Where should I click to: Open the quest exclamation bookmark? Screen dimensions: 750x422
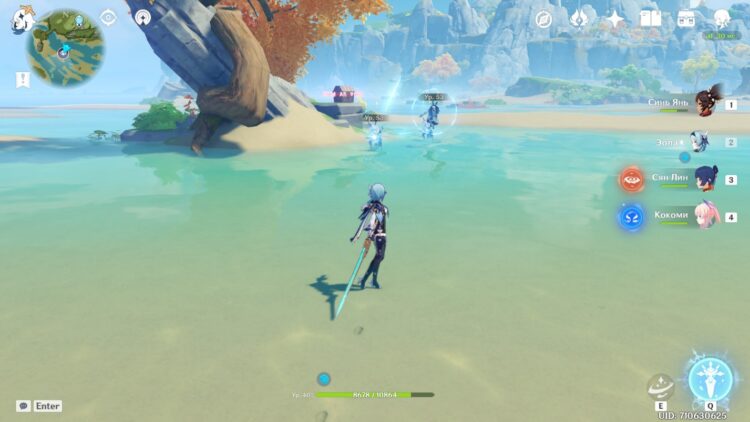pyautogui.click(x=21, y=79)
